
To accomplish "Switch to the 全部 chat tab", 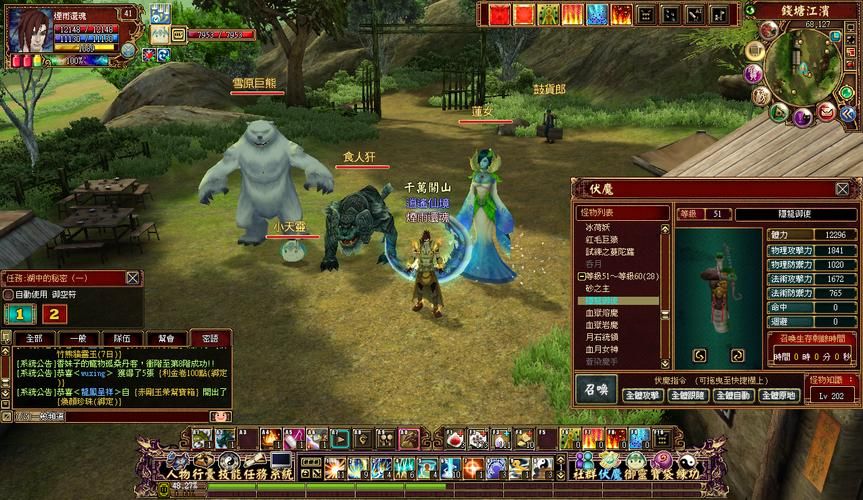I will point(34,339).
